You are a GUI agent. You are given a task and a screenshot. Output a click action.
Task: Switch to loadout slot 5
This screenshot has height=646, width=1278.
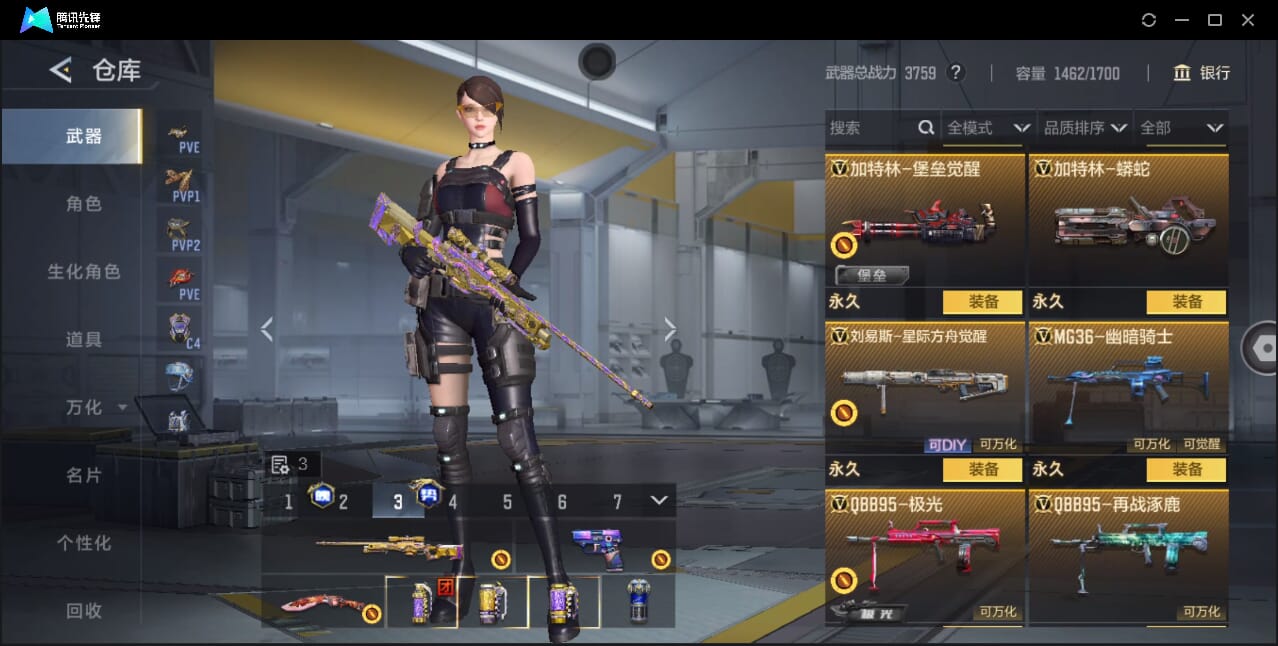click(507, 502)
